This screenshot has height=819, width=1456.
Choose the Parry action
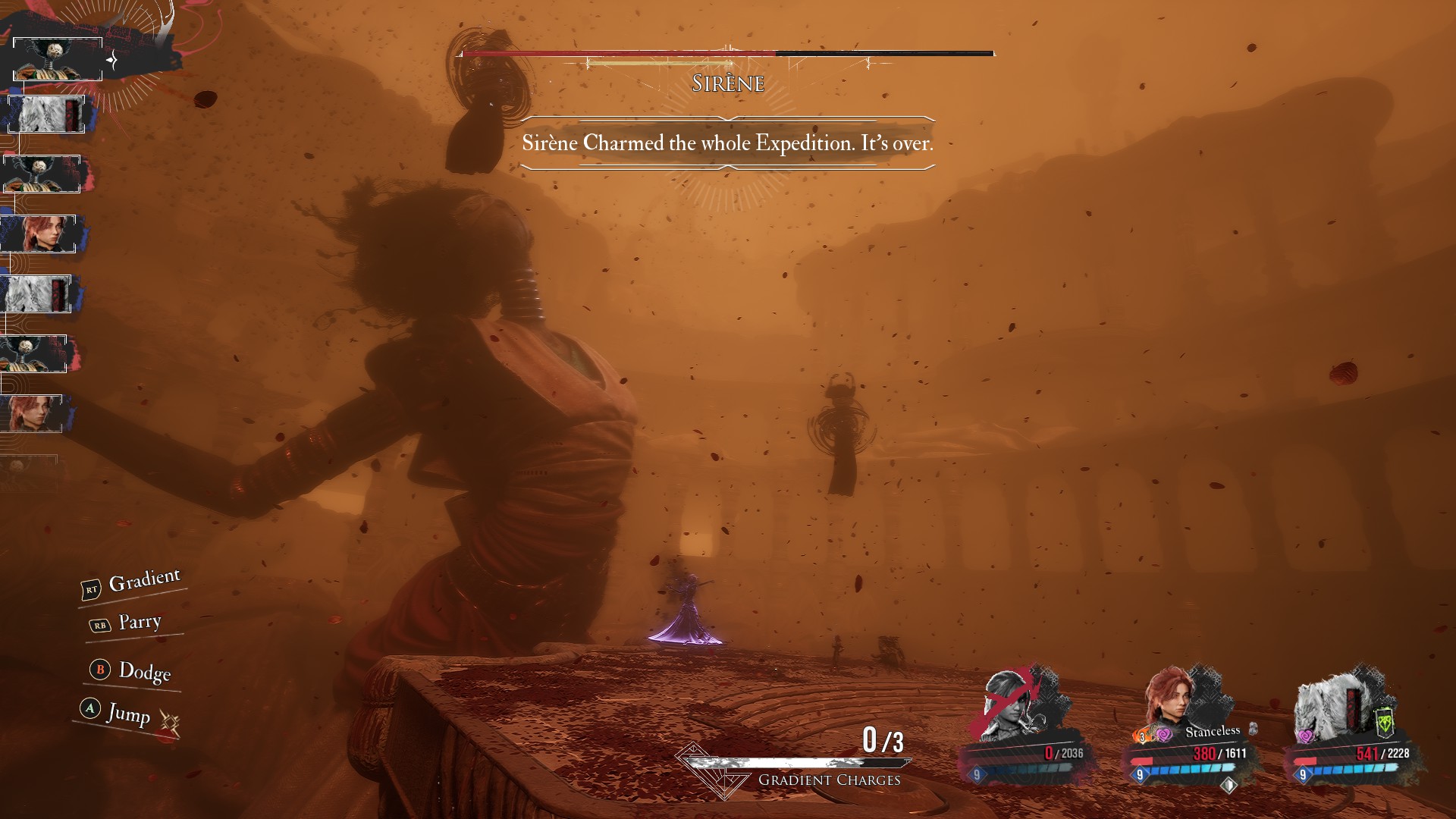[140, 623]
